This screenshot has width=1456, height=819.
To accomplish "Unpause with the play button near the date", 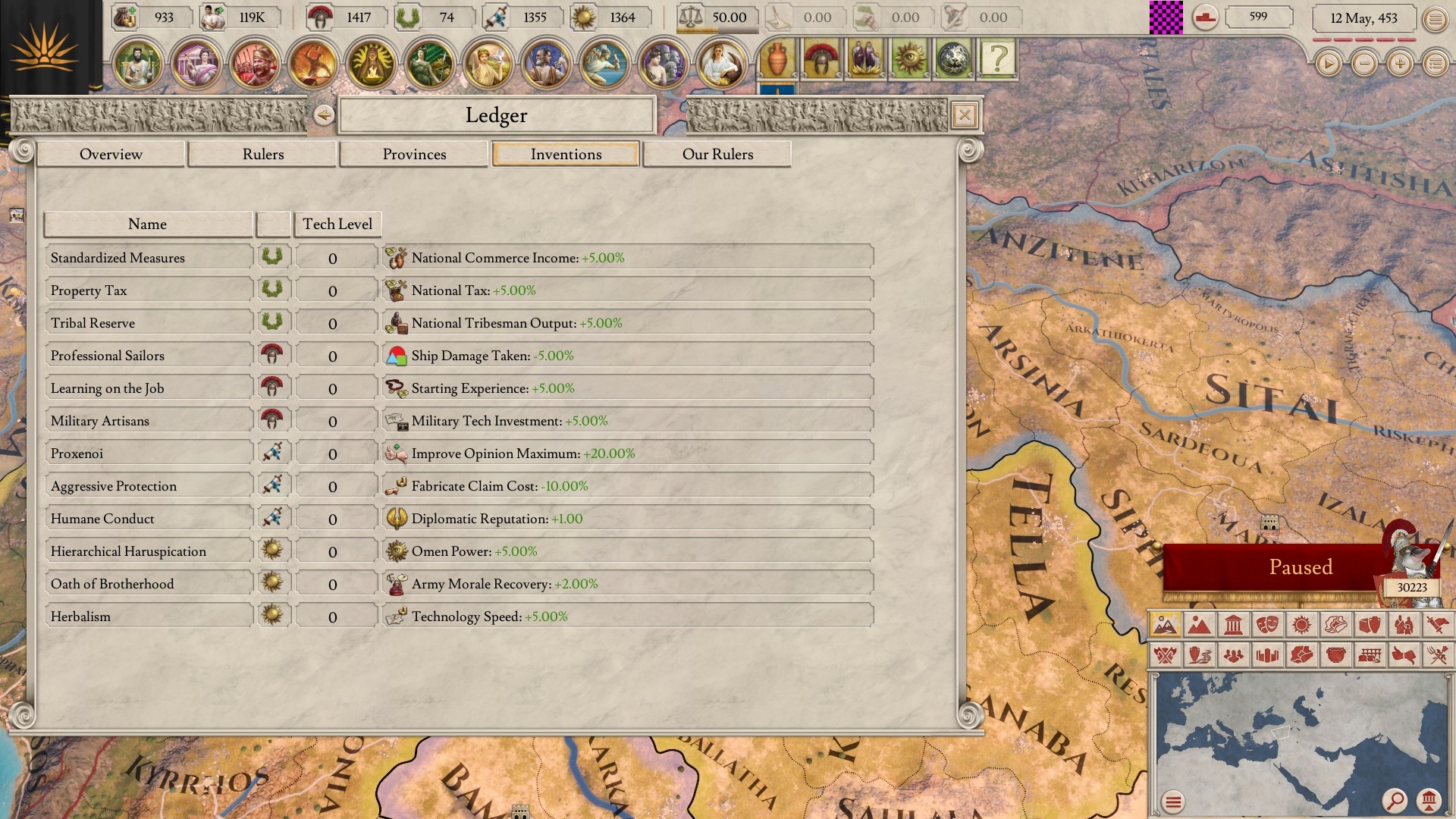I will pos(1328,64).
